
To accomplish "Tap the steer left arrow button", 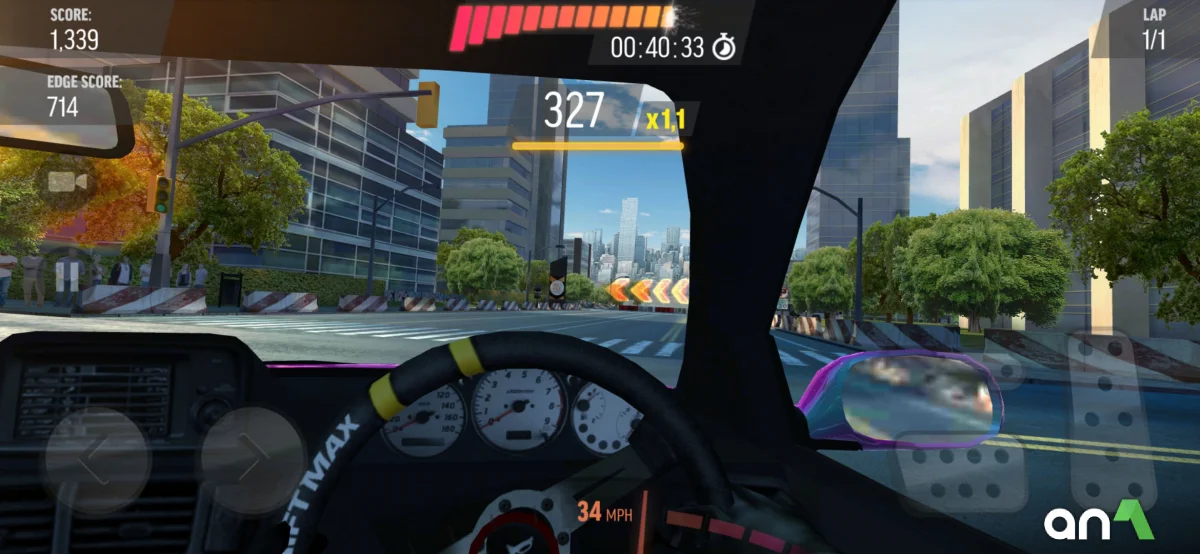I will coord(97,459).
